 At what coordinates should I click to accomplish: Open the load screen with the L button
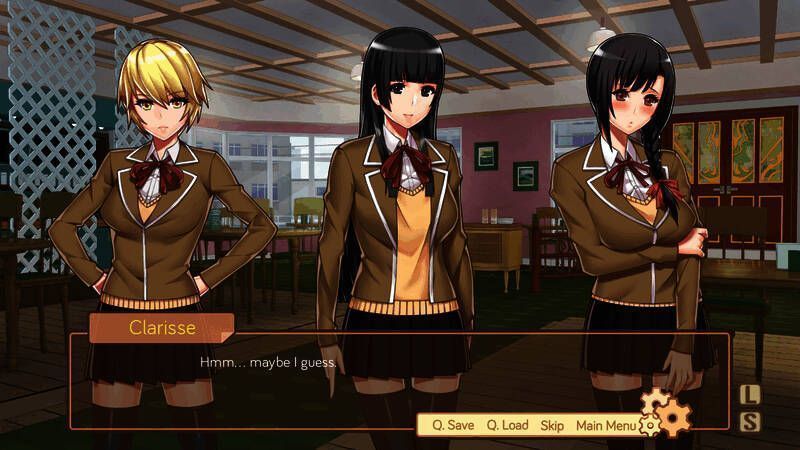point(750,394)
